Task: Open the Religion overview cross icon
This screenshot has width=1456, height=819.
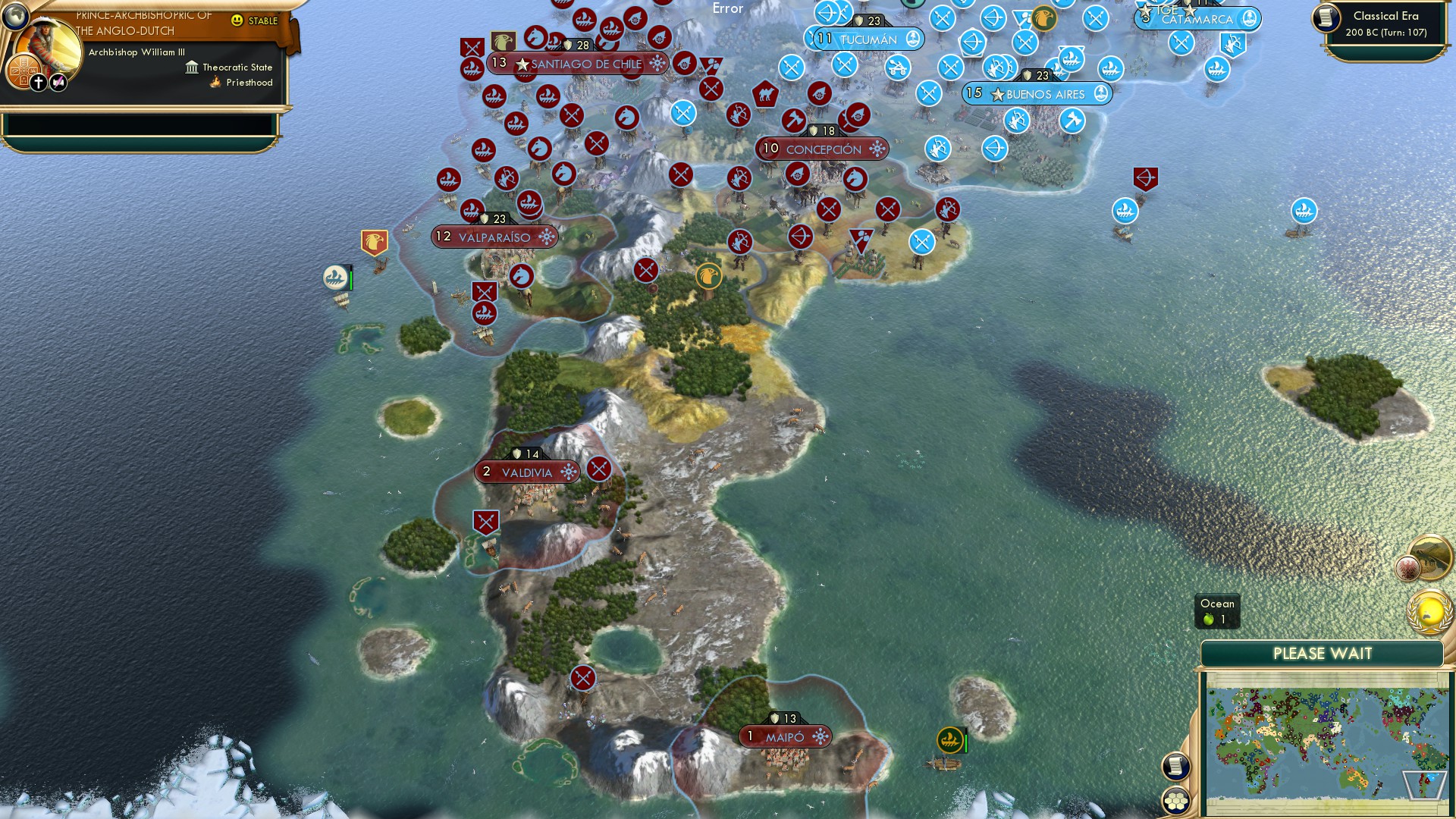Action: coord(39,82)
